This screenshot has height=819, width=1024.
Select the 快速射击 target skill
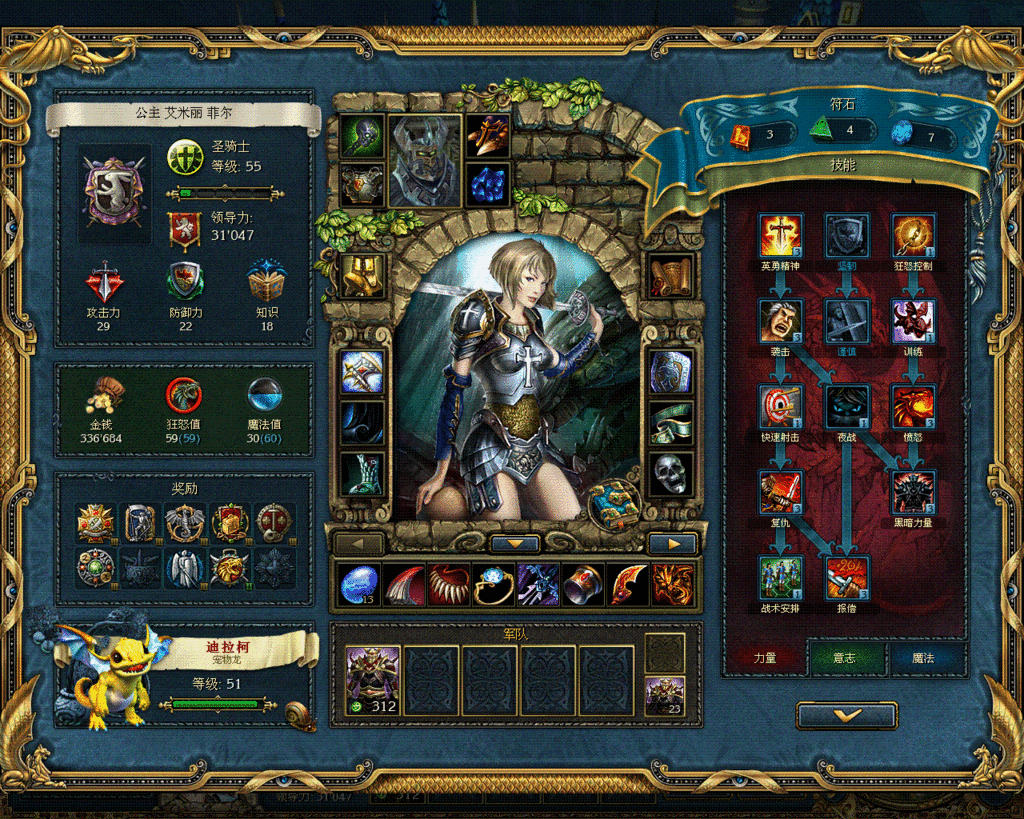[x=780, y=407]
